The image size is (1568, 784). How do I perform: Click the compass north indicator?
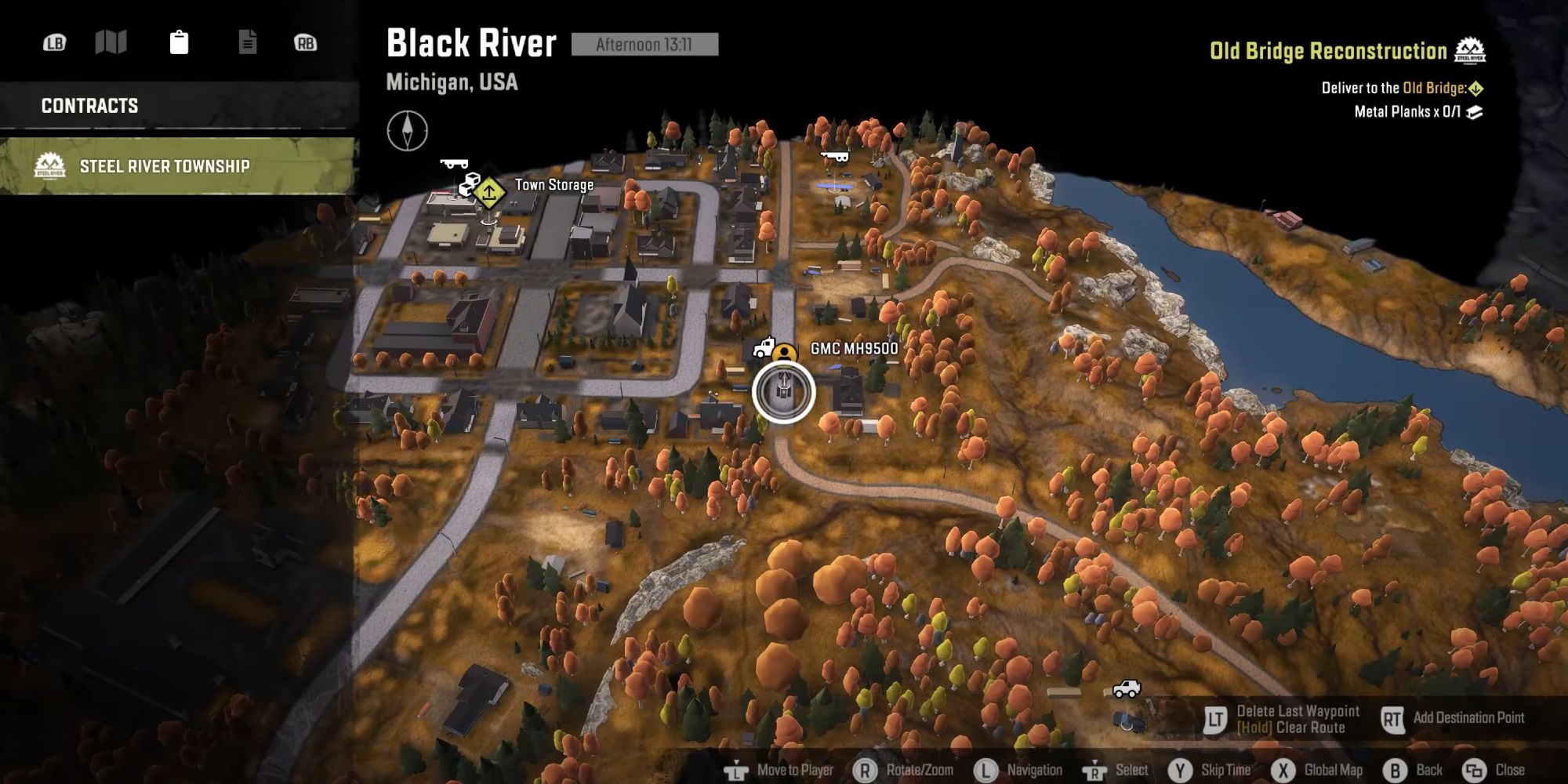tap(407, 130)
